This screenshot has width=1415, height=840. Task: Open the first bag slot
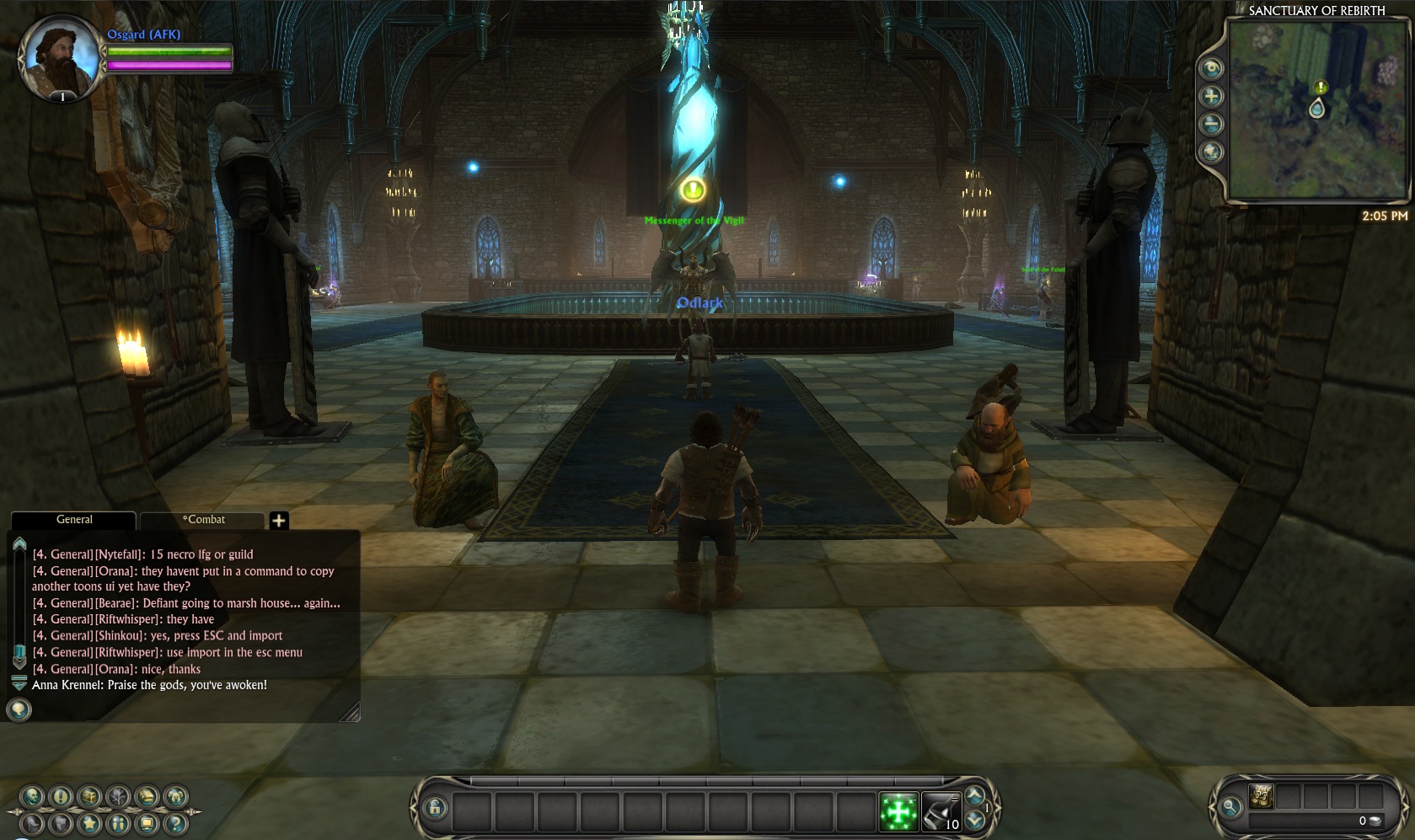[x=1261, y=796]
